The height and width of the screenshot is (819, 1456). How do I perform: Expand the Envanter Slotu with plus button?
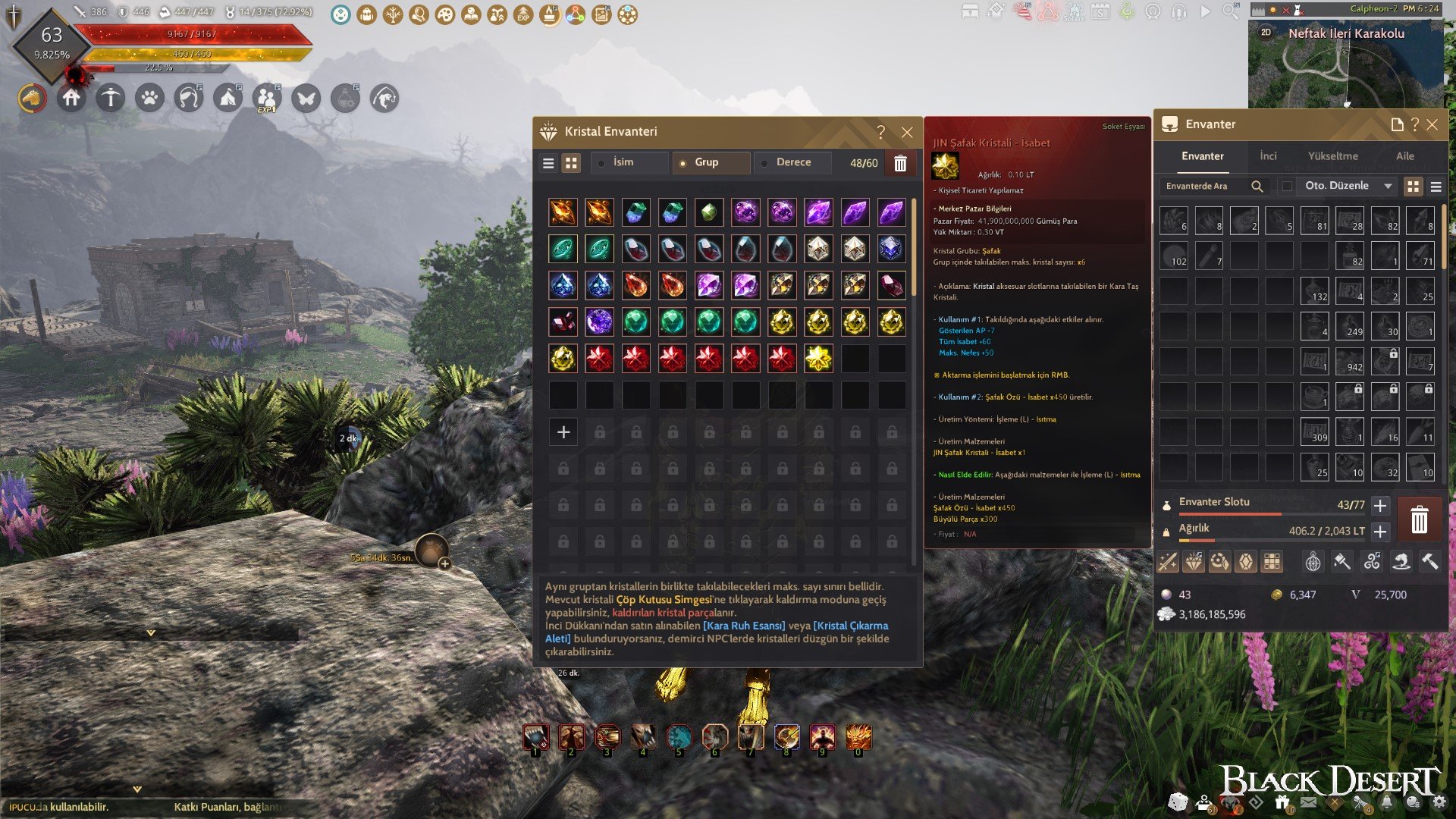[x=1380, y=506]
